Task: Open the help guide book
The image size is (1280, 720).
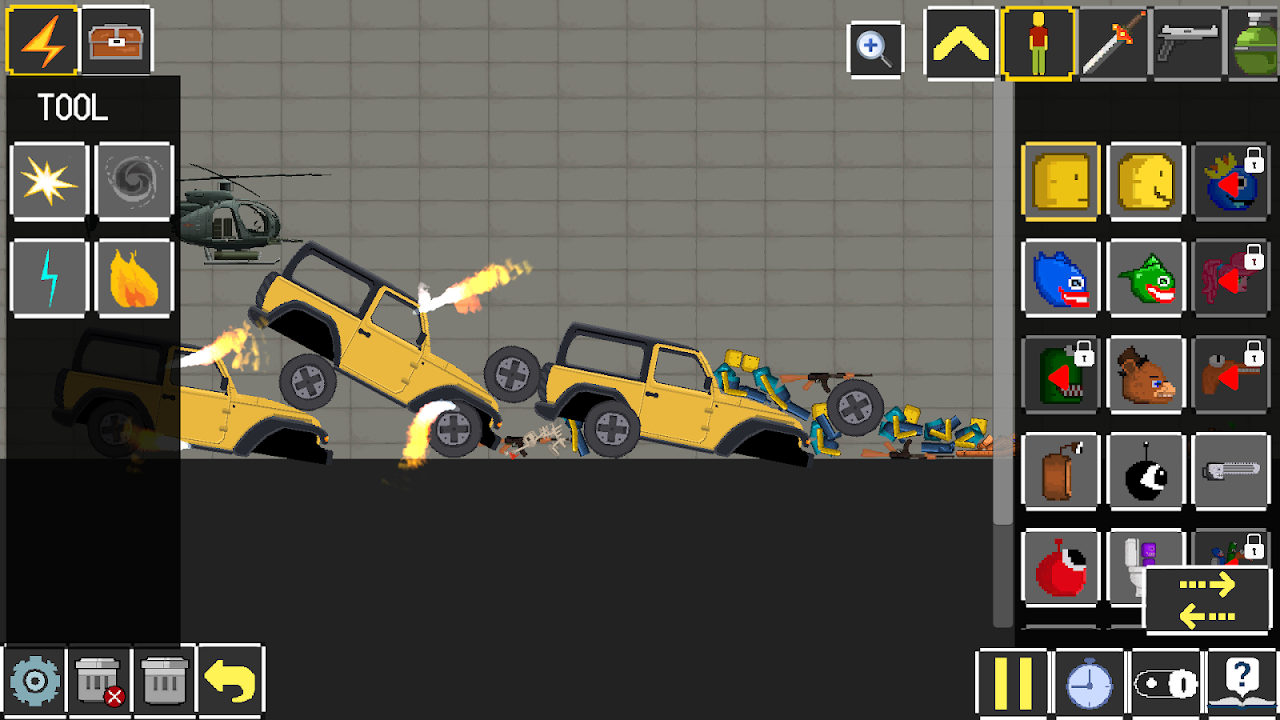Action: (1240, 684)
